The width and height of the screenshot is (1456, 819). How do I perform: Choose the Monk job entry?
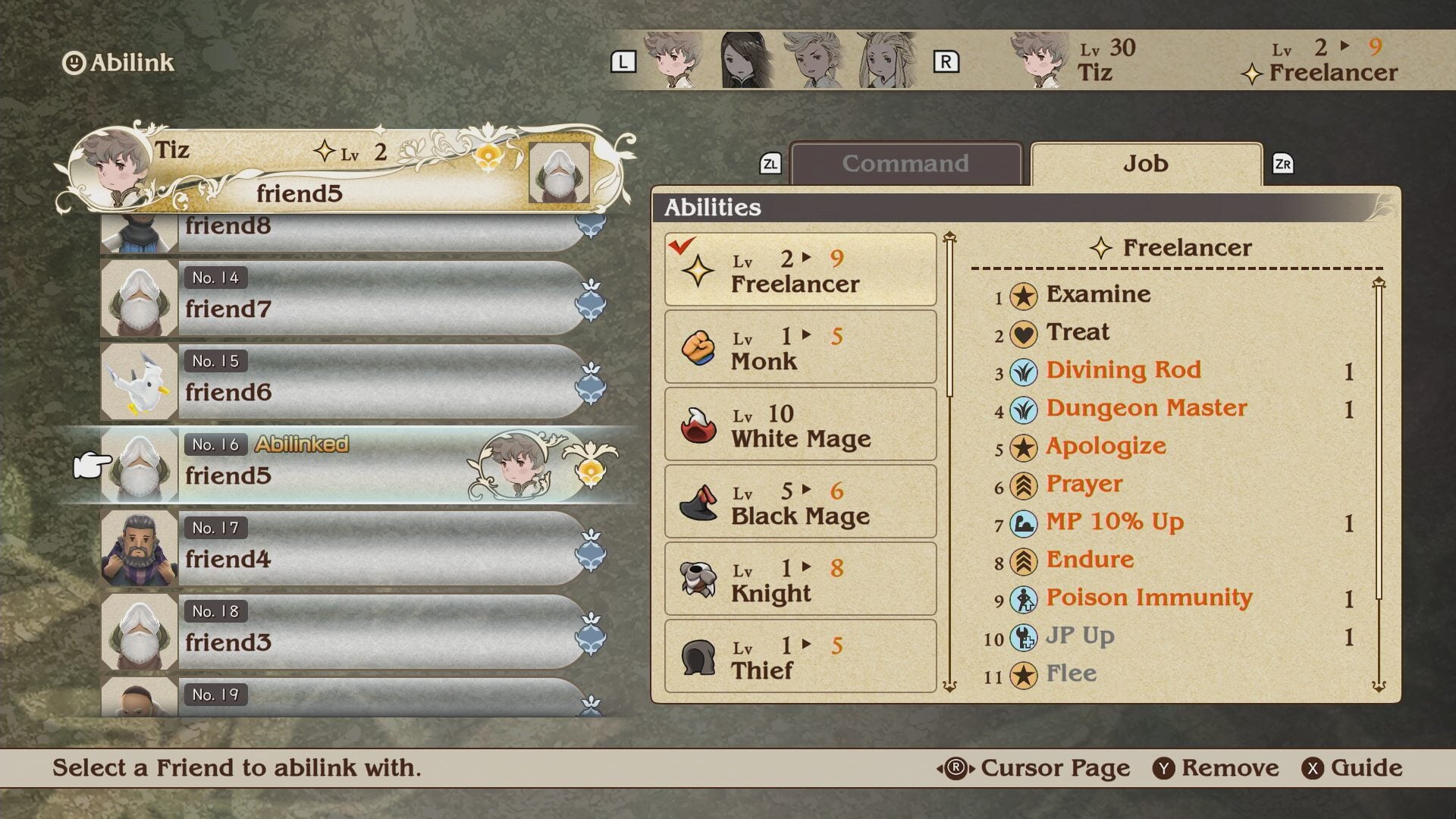800,347
